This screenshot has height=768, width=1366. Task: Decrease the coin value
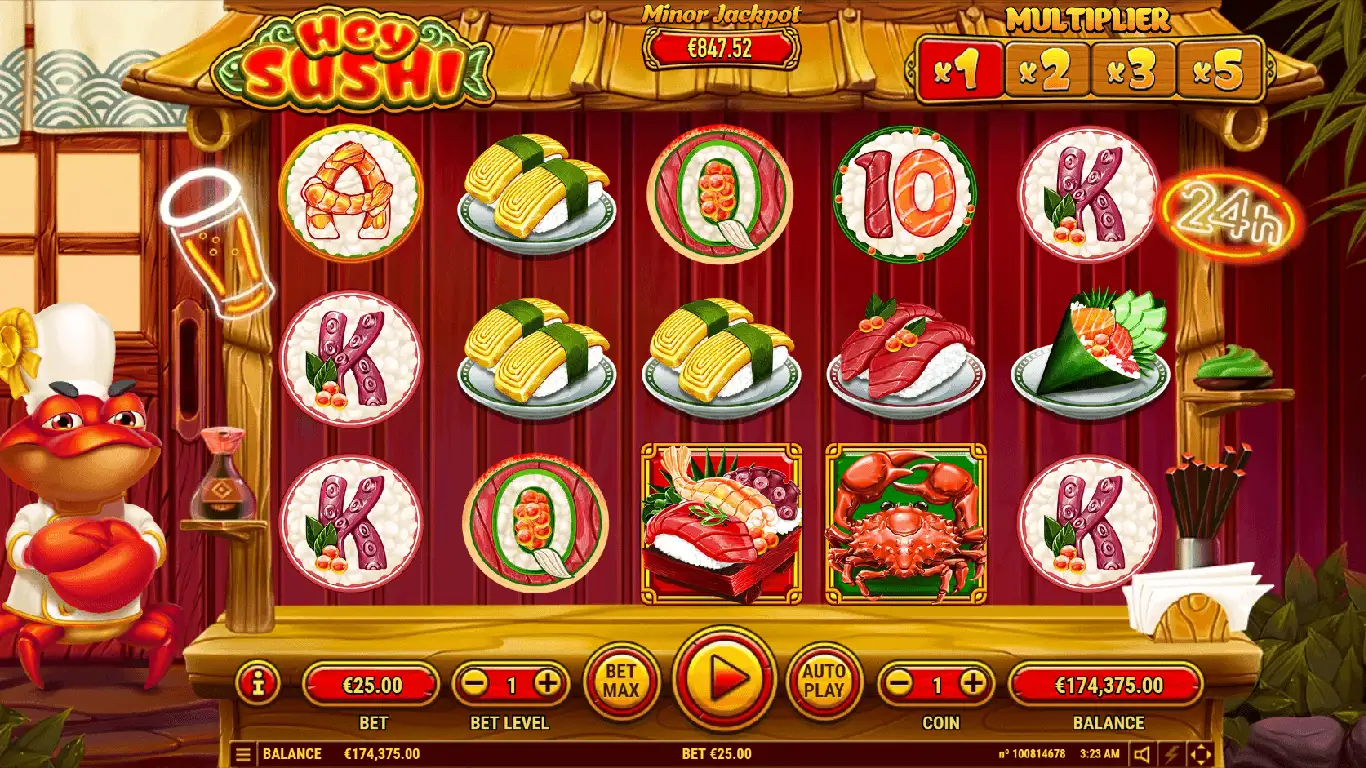900,684
